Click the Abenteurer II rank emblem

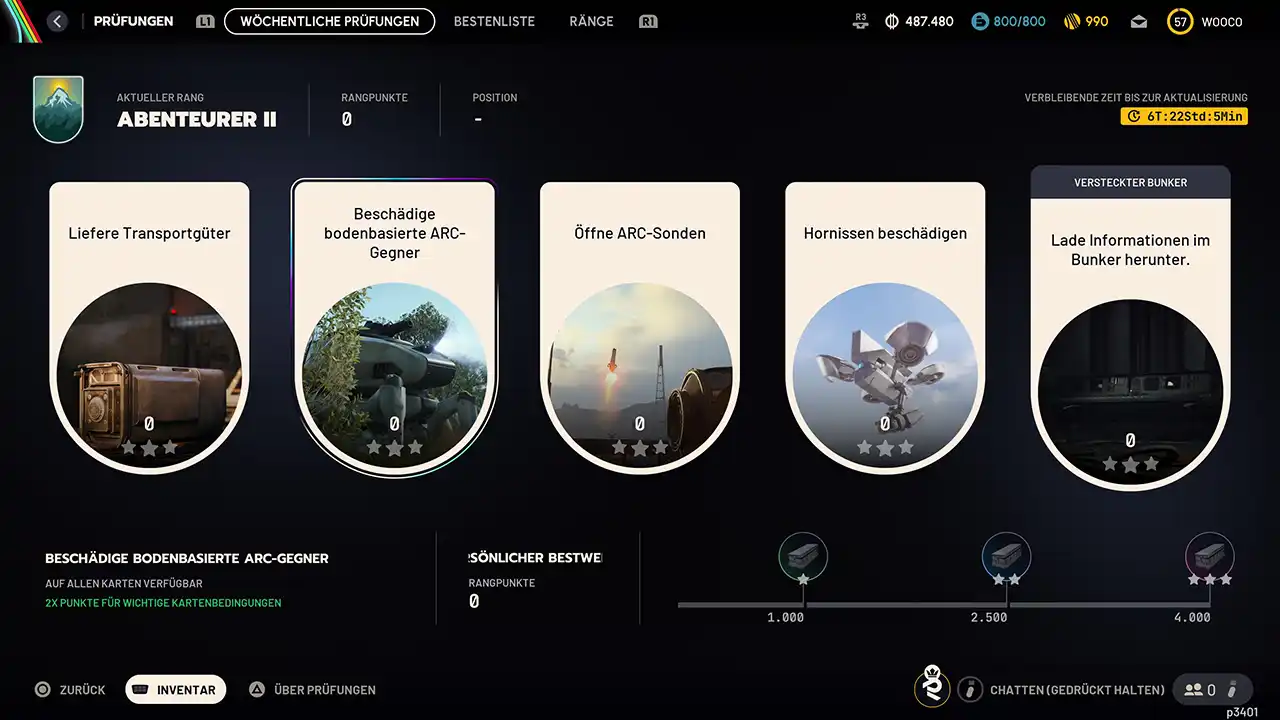pos(58,109)
